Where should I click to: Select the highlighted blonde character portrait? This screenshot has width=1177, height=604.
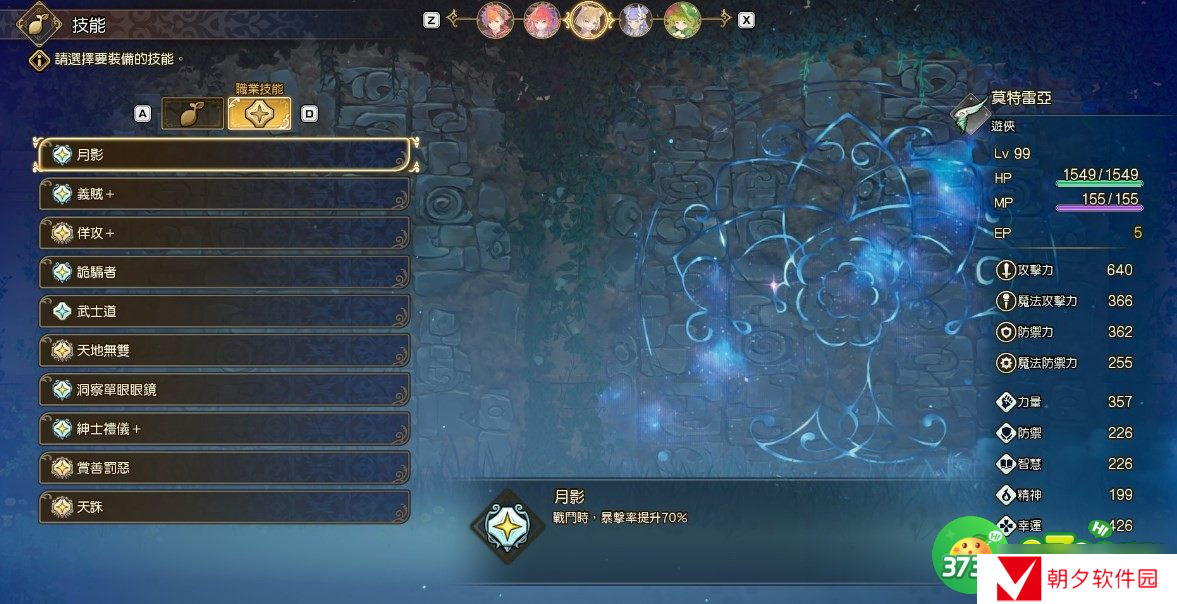click(x=589, y=19)
